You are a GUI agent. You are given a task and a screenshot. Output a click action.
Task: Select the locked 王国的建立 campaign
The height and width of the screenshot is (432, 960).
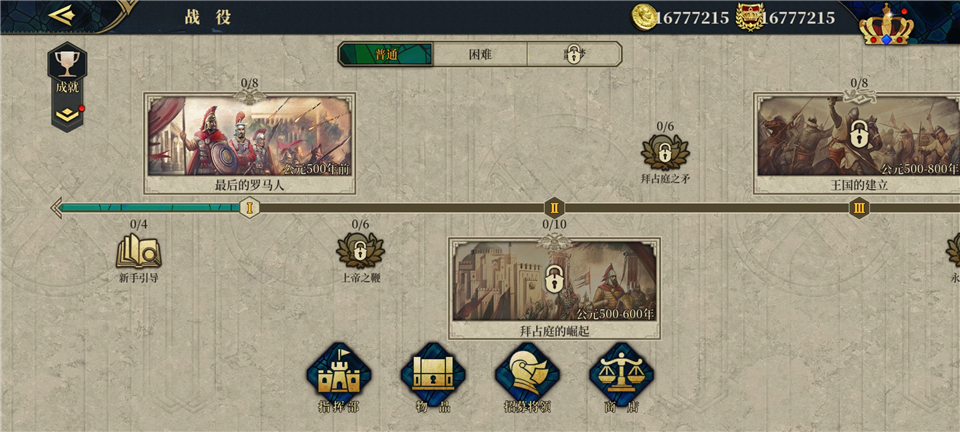[x=858, y=138]
